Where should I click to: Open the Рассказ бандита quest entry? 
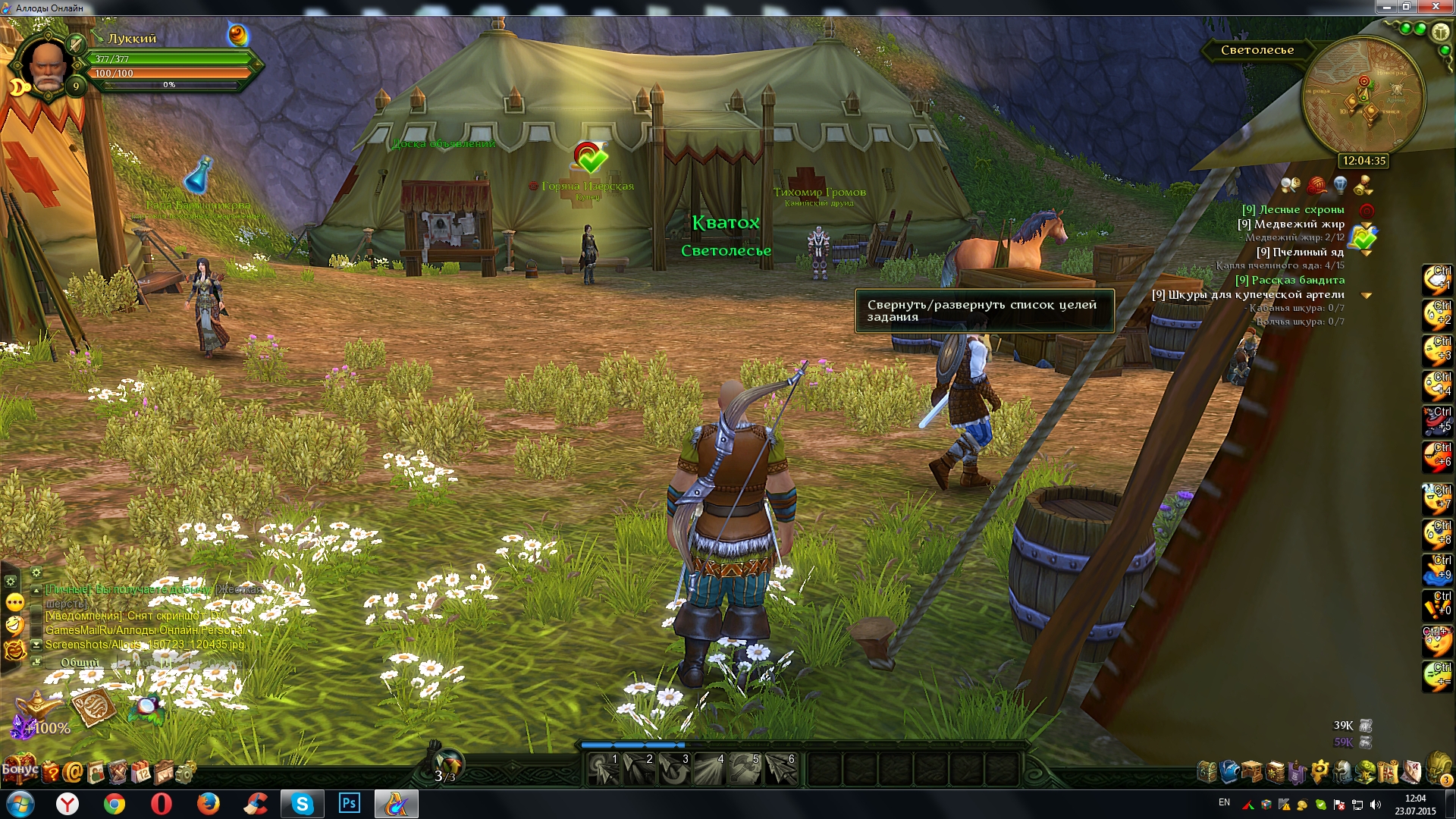point(1290,280)
